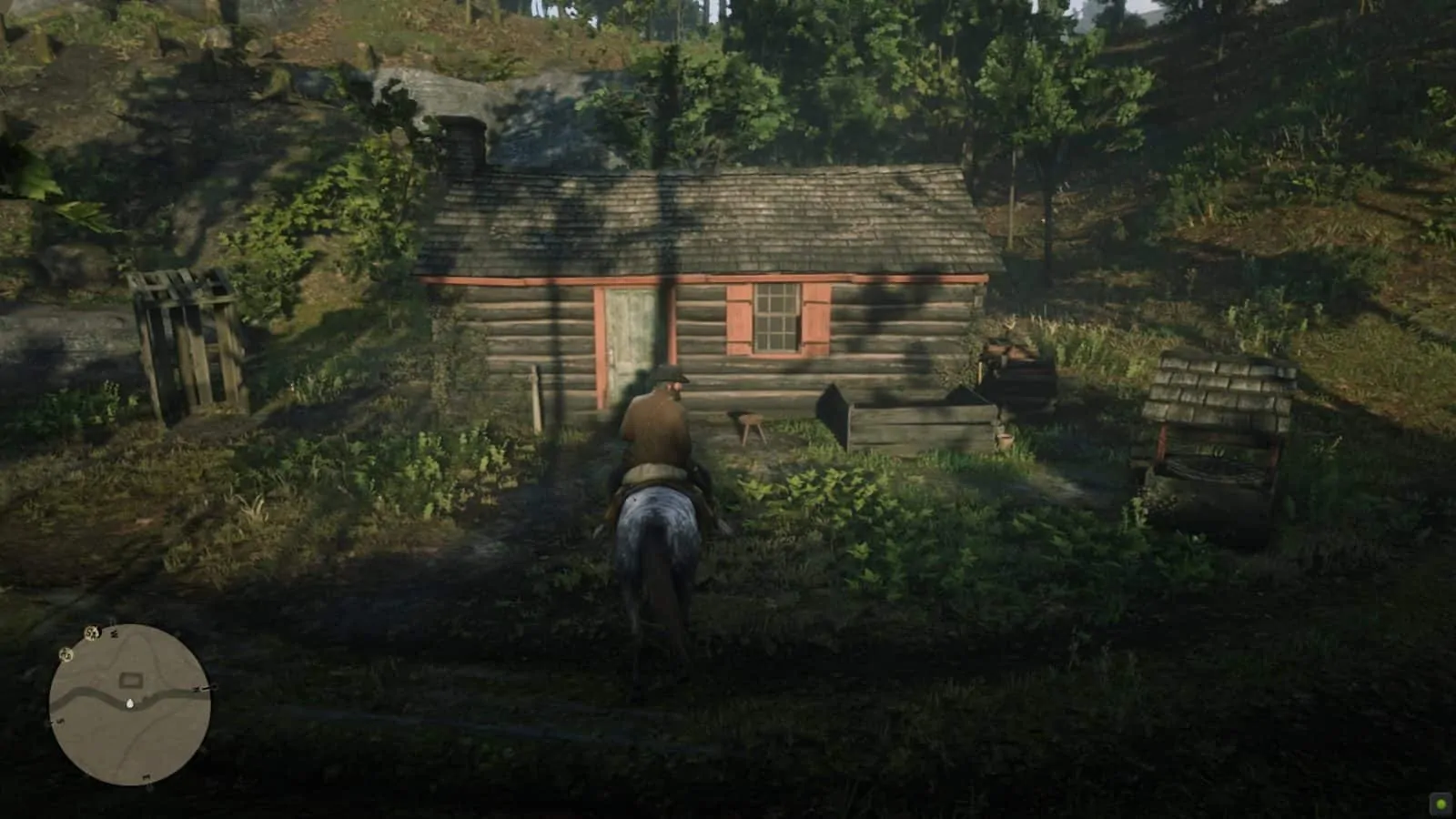Click the E compass marker on the minimap
1456x819 pixels.
(146, 777)
